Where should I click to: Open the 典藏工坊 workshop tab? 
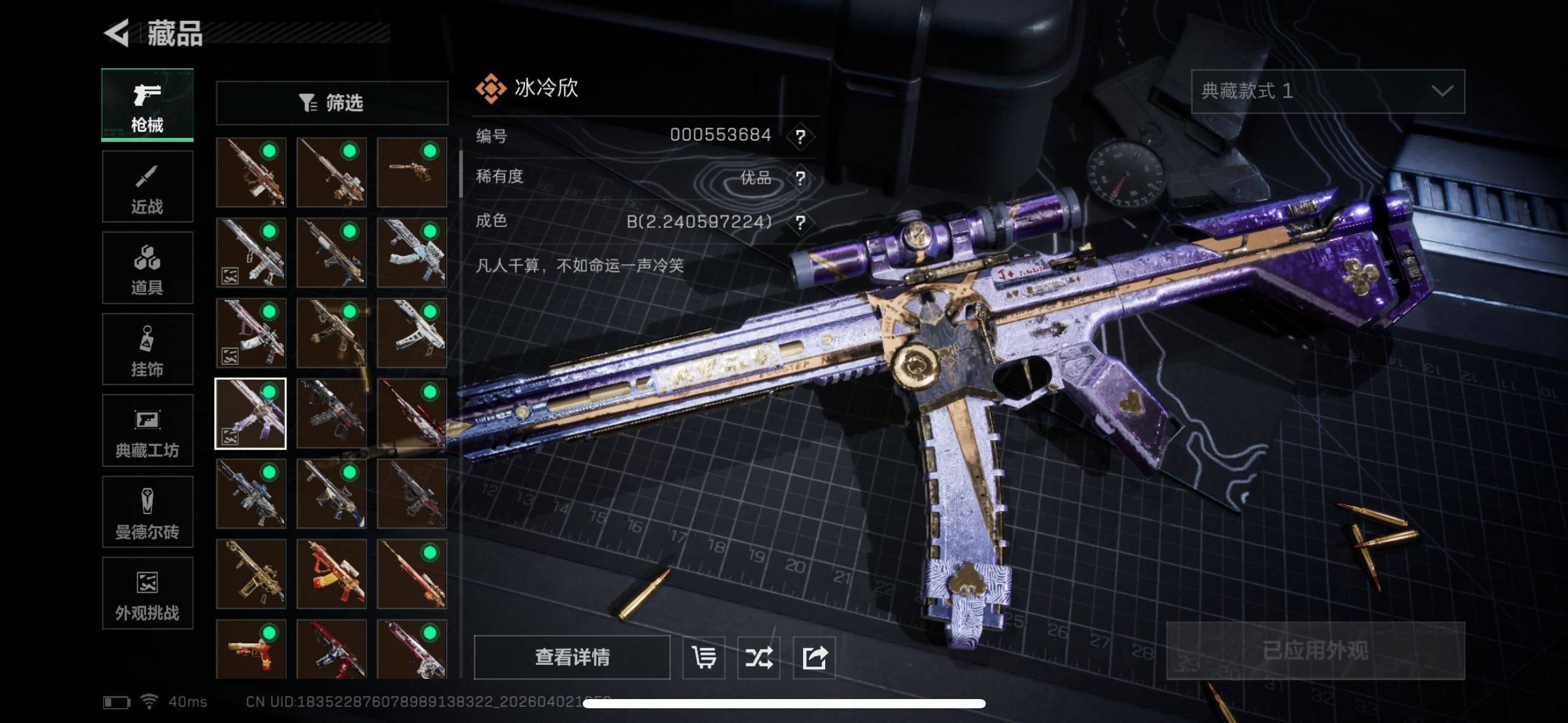point(147,430)
